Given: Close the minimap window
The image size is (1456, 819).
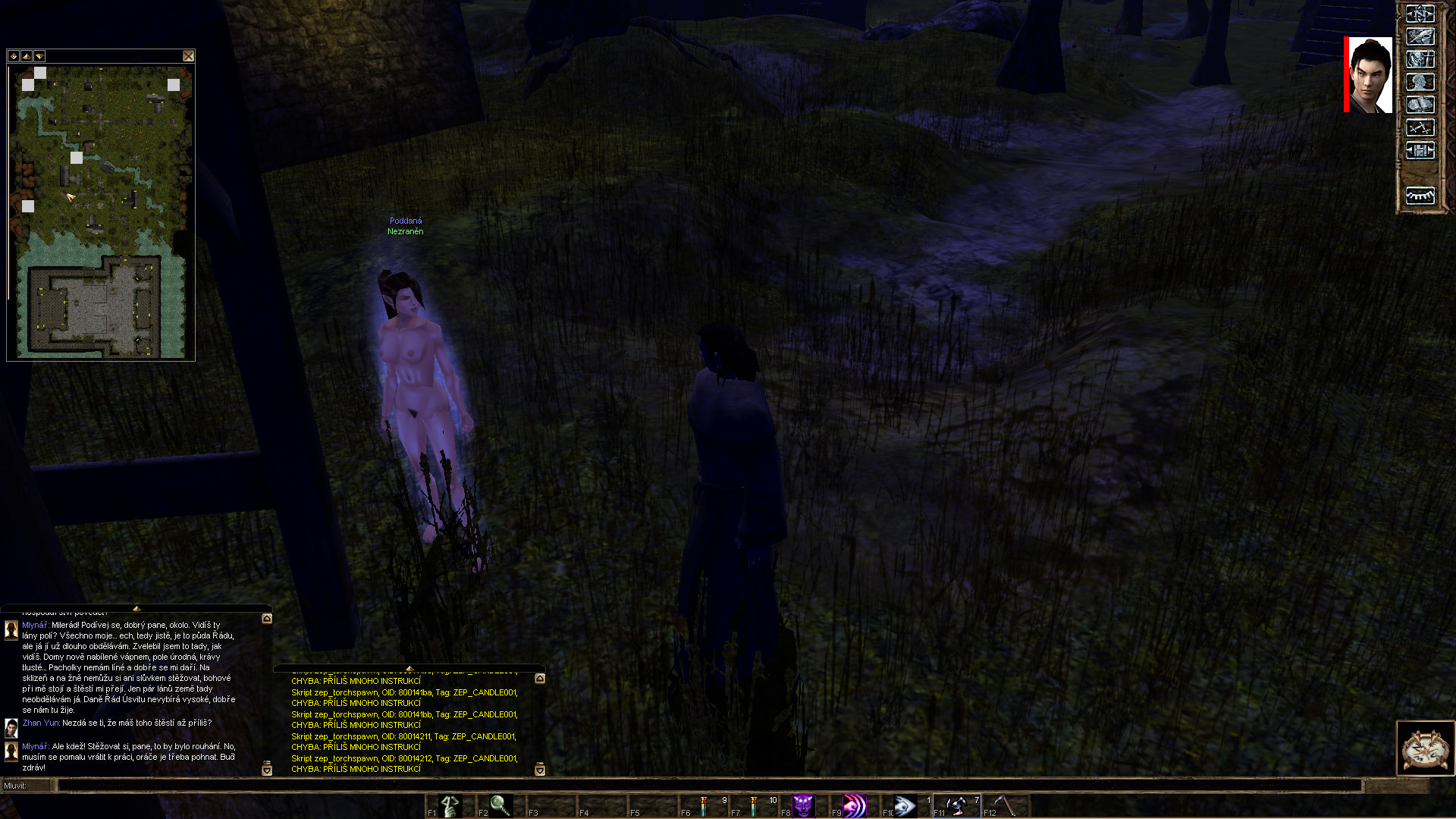Looking at the screenshot, I should click(x=188, y=56).
